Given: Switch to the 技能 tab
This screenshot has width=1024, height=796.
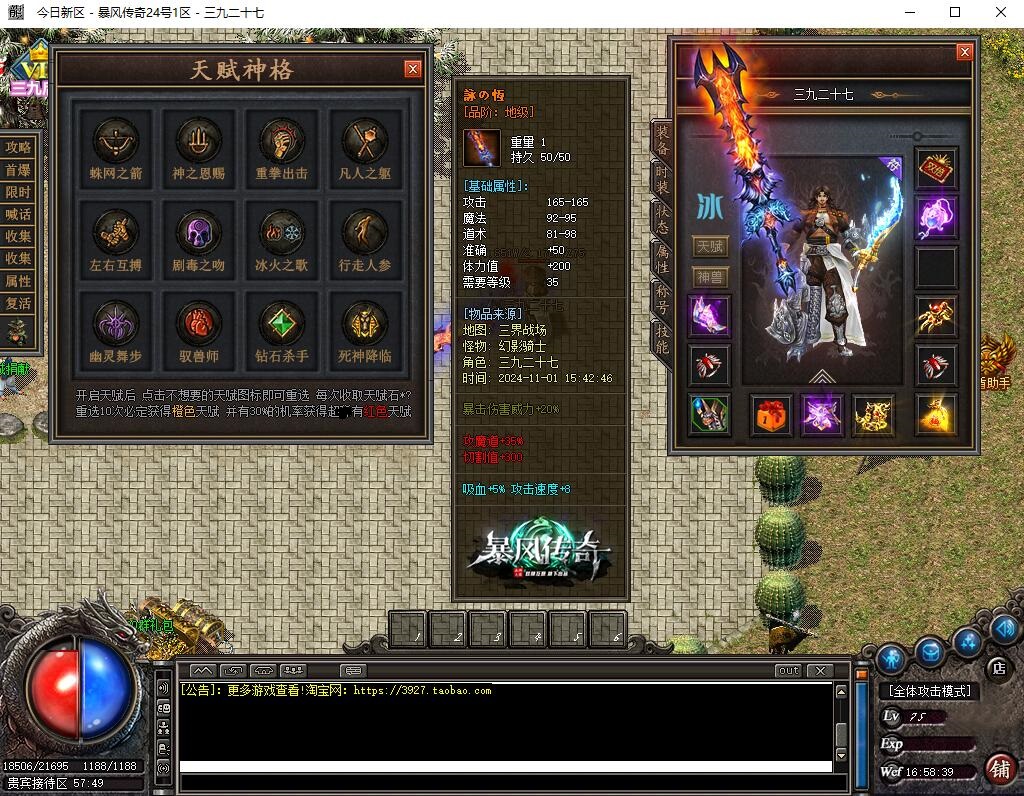Looking at the screenshot, I should pos(661,341).
